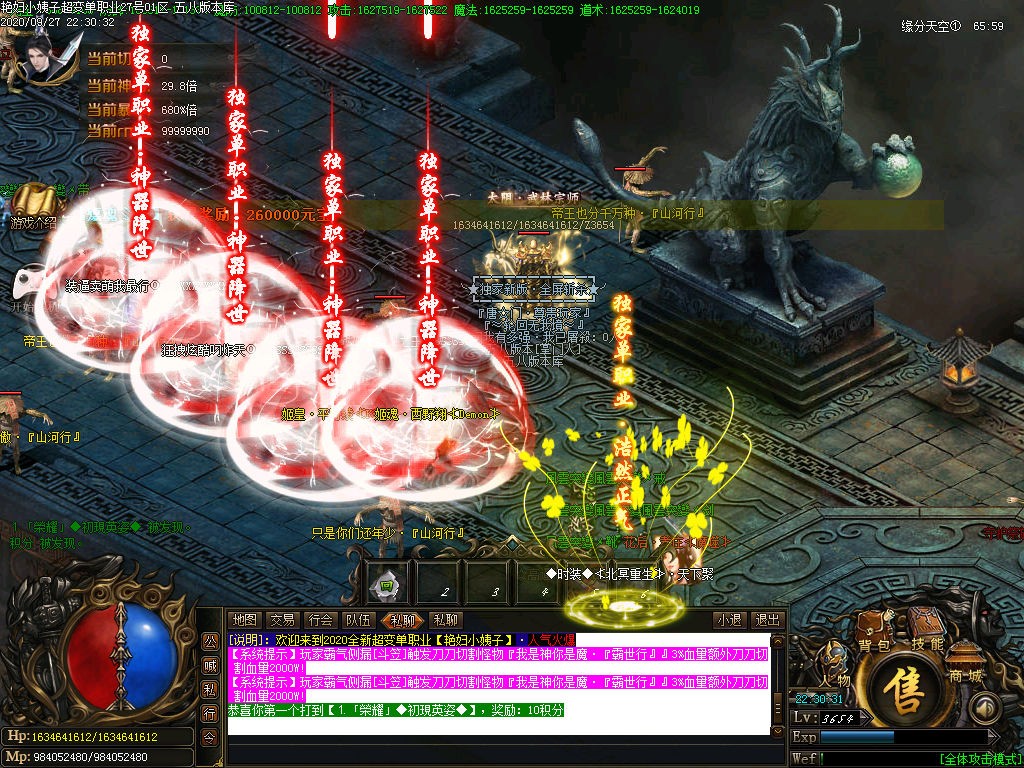1024x768 pixels.
Task: Open the 行会 guild panel
Action: (320, 620)
